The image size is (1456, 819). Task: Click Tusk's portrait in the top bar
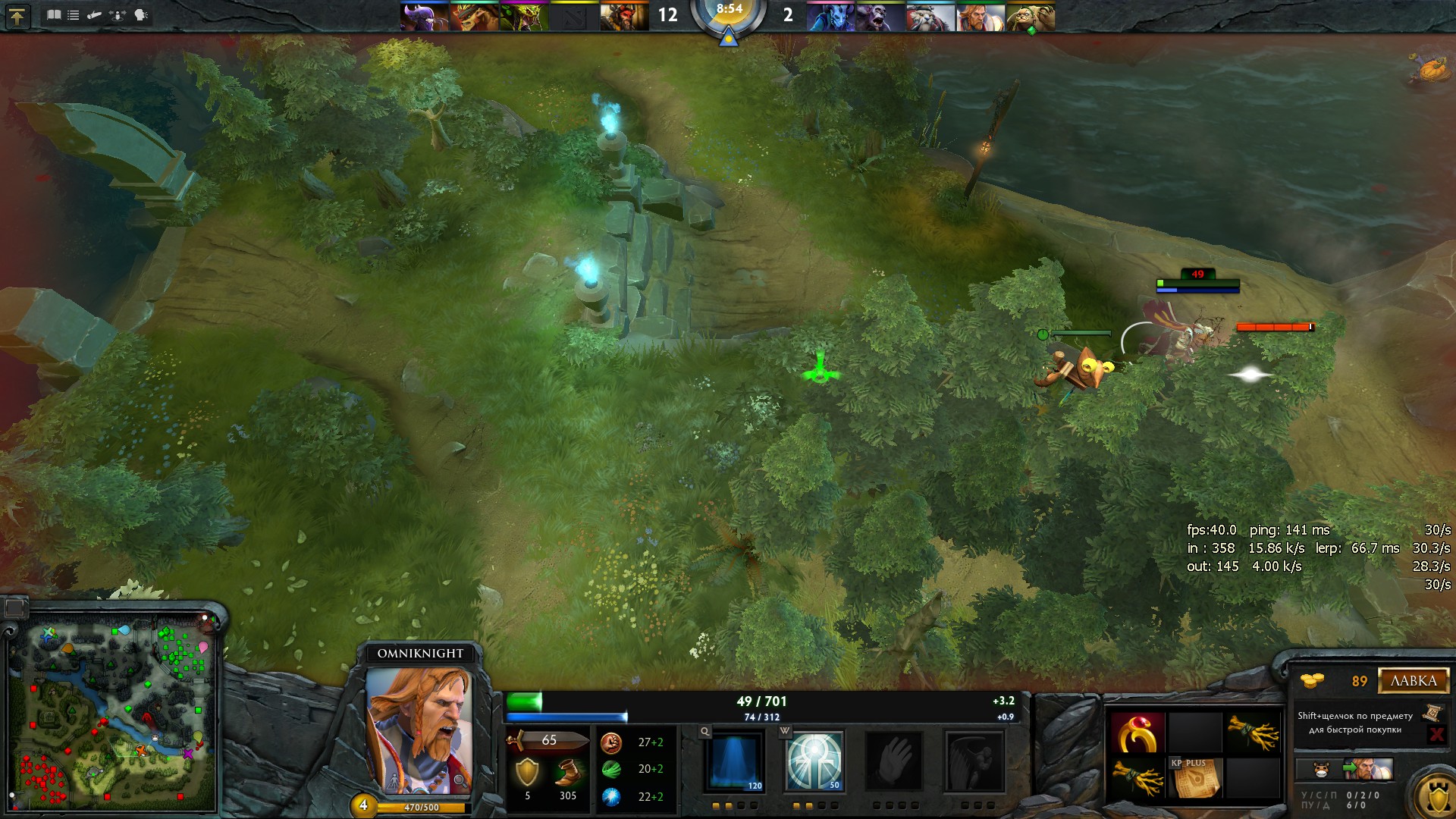point(930,17)
